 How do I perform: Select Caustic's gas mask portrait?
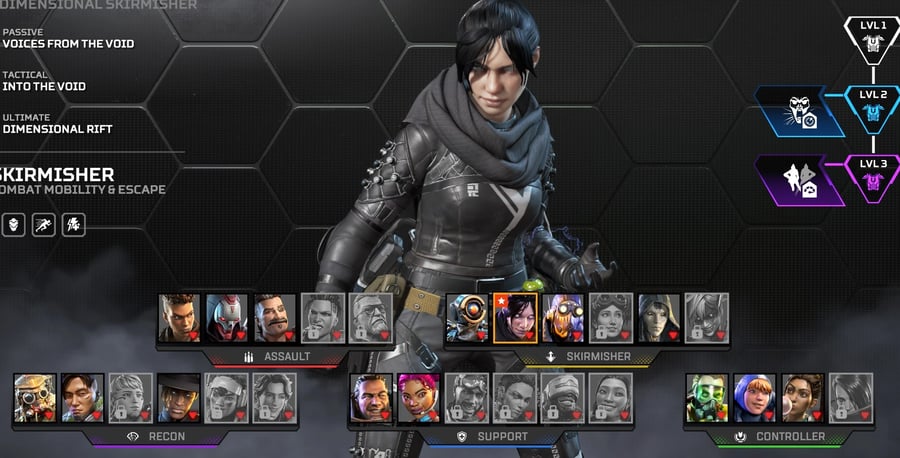click(707, 398)
